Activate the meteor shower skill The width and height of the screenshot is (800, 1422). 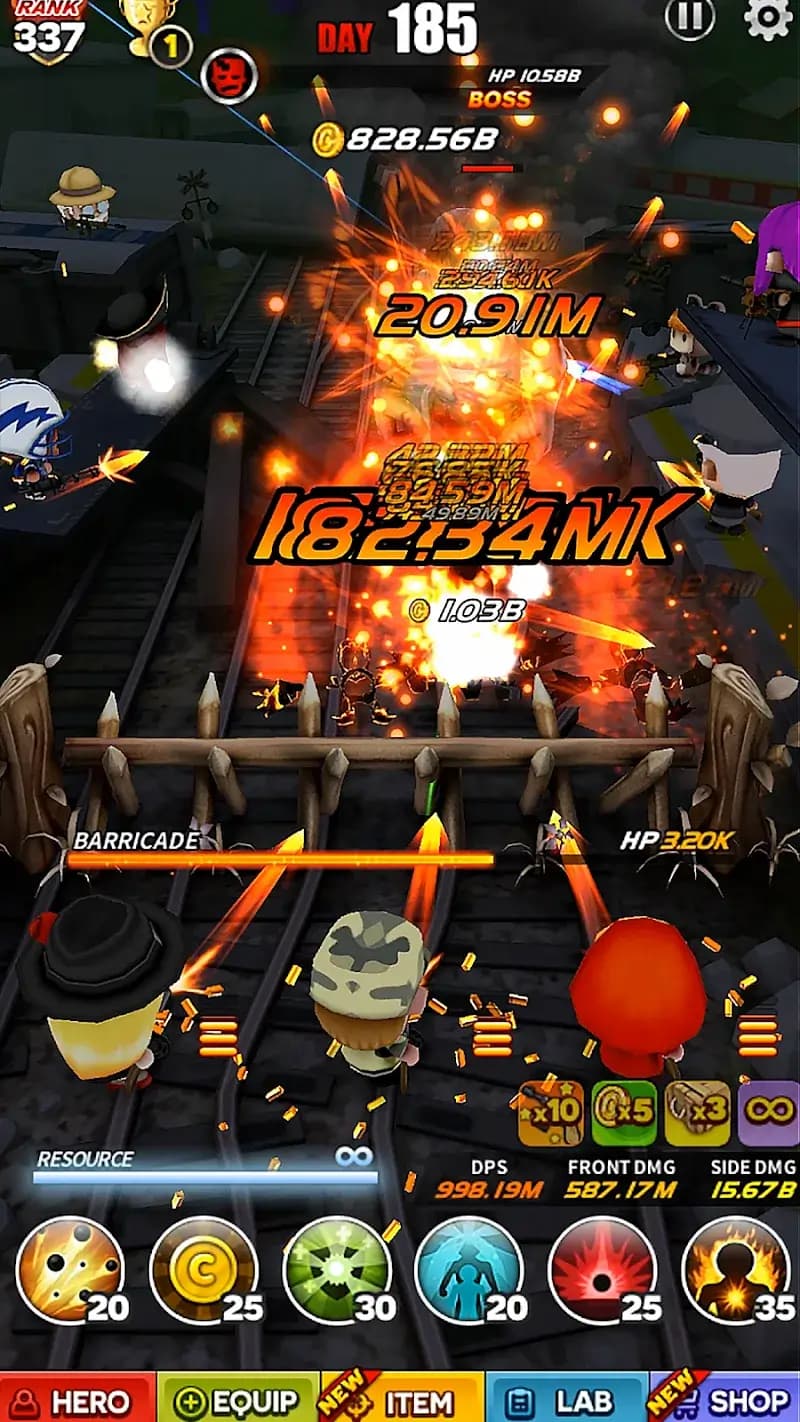71,1269
